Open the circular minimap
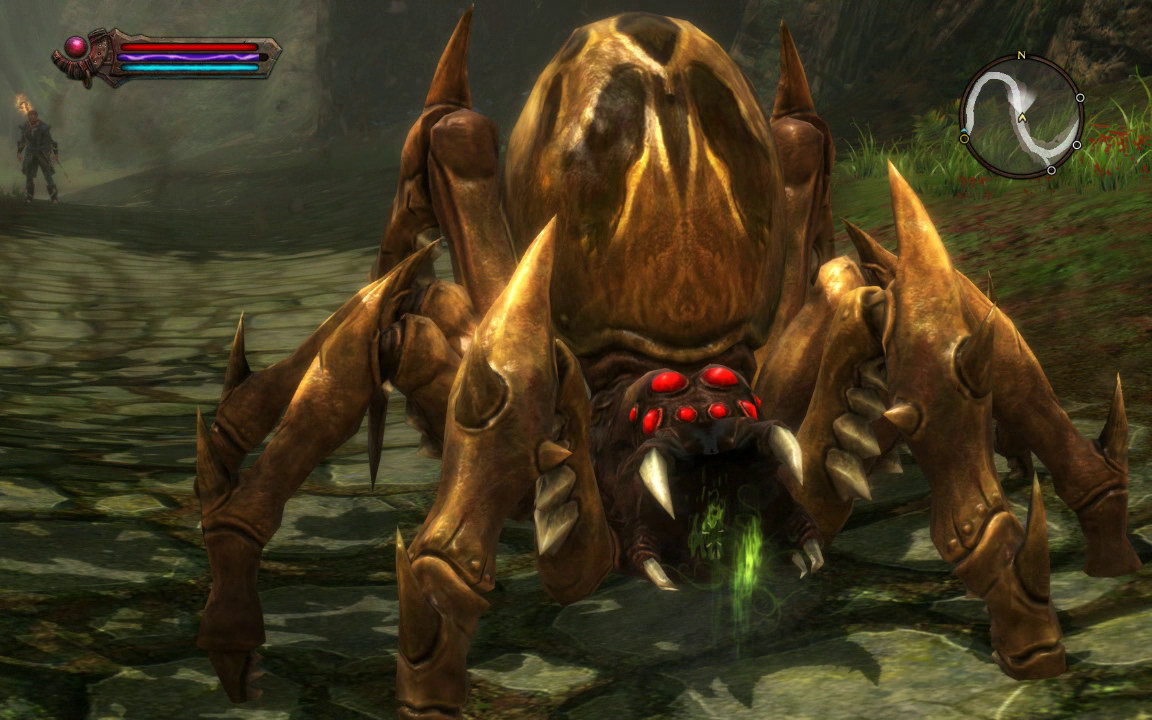The height and width of the screenshot is (720, 1152). coord(1021,117)
